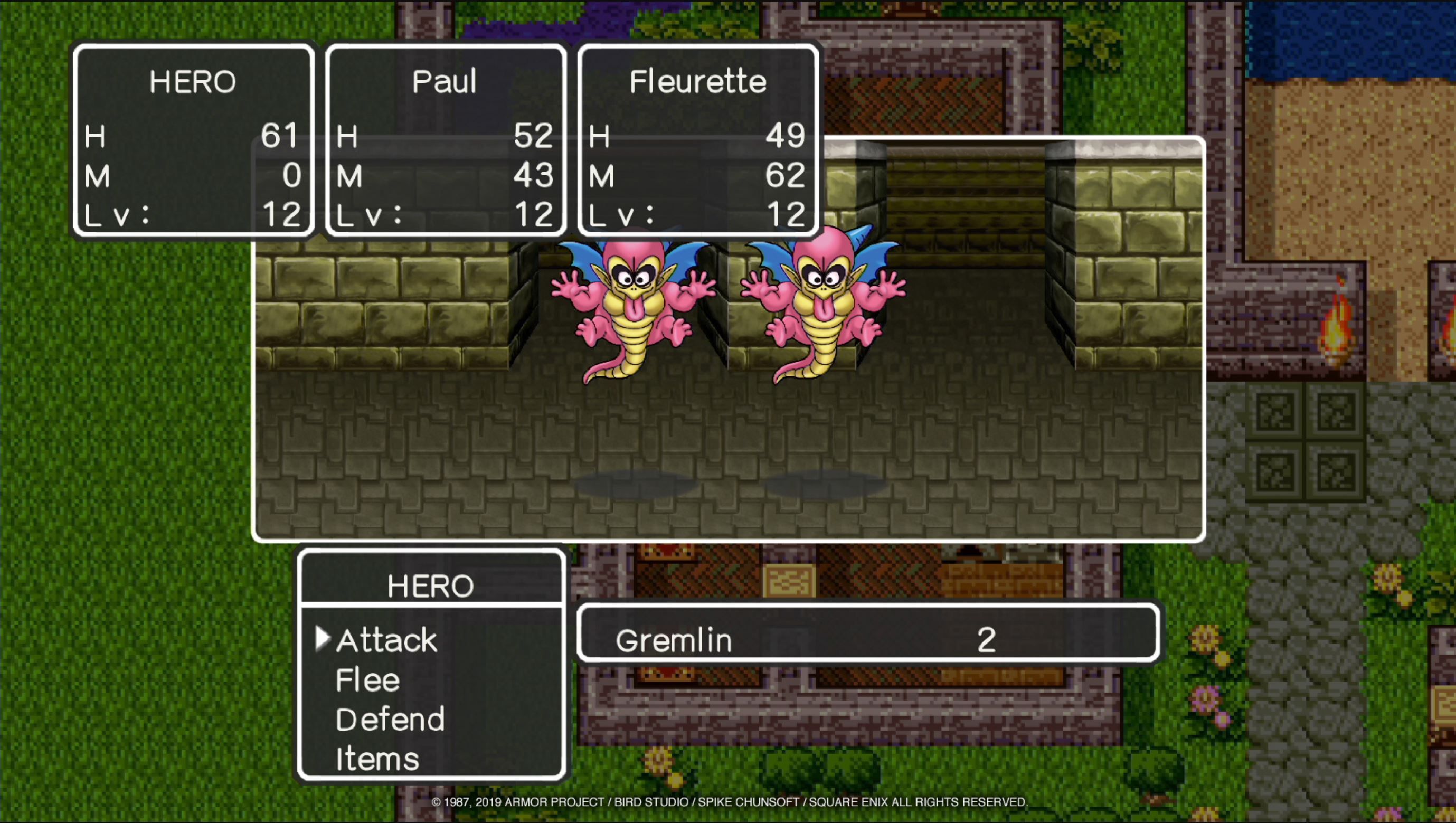Choose Defend from the battle menu
The height and width of the screenshot is (823, 1456).
[x=390, y=719]
